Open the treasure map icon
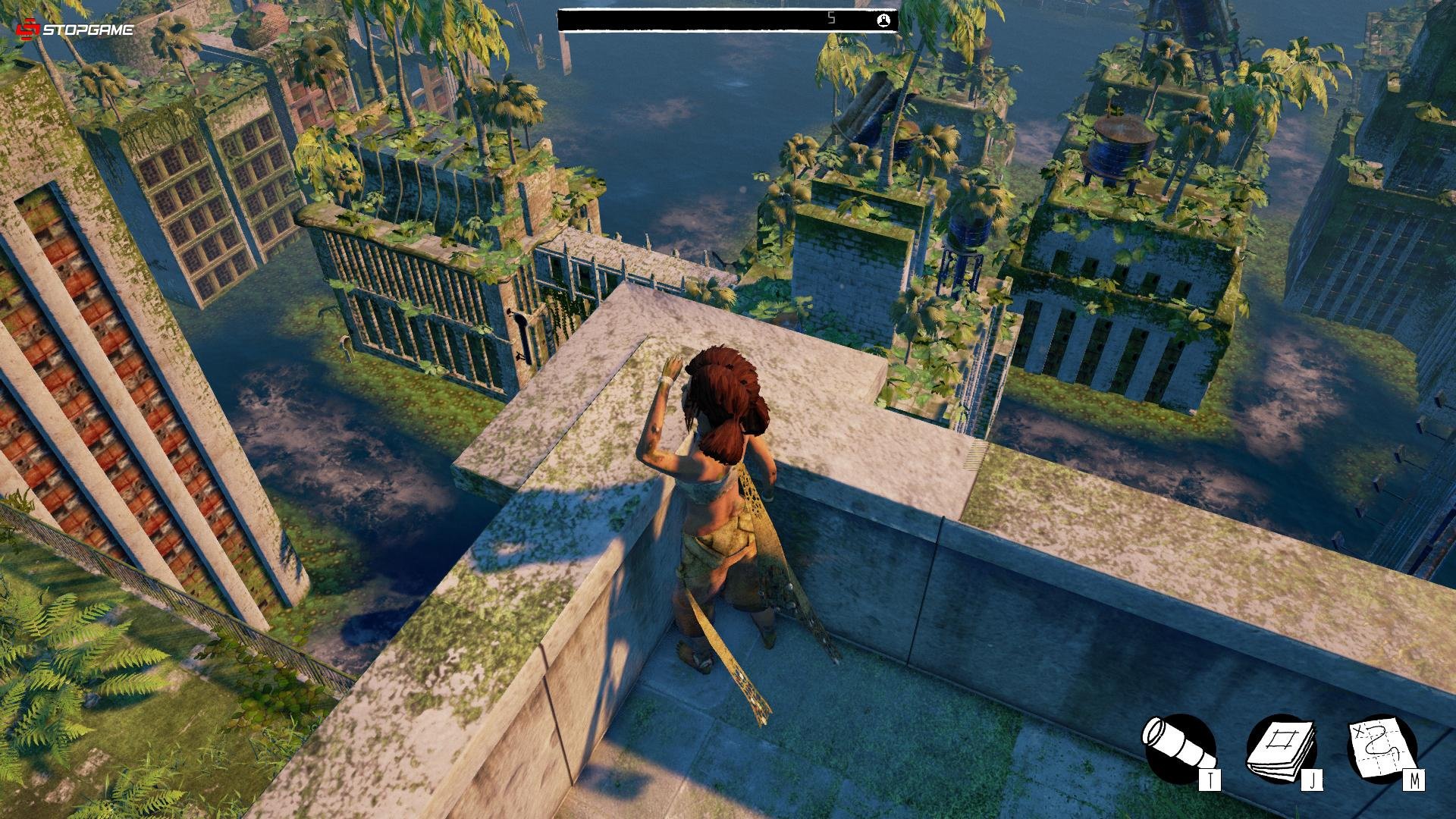Viewport: 1456px width, 819px height. [x=1382, y=748]
